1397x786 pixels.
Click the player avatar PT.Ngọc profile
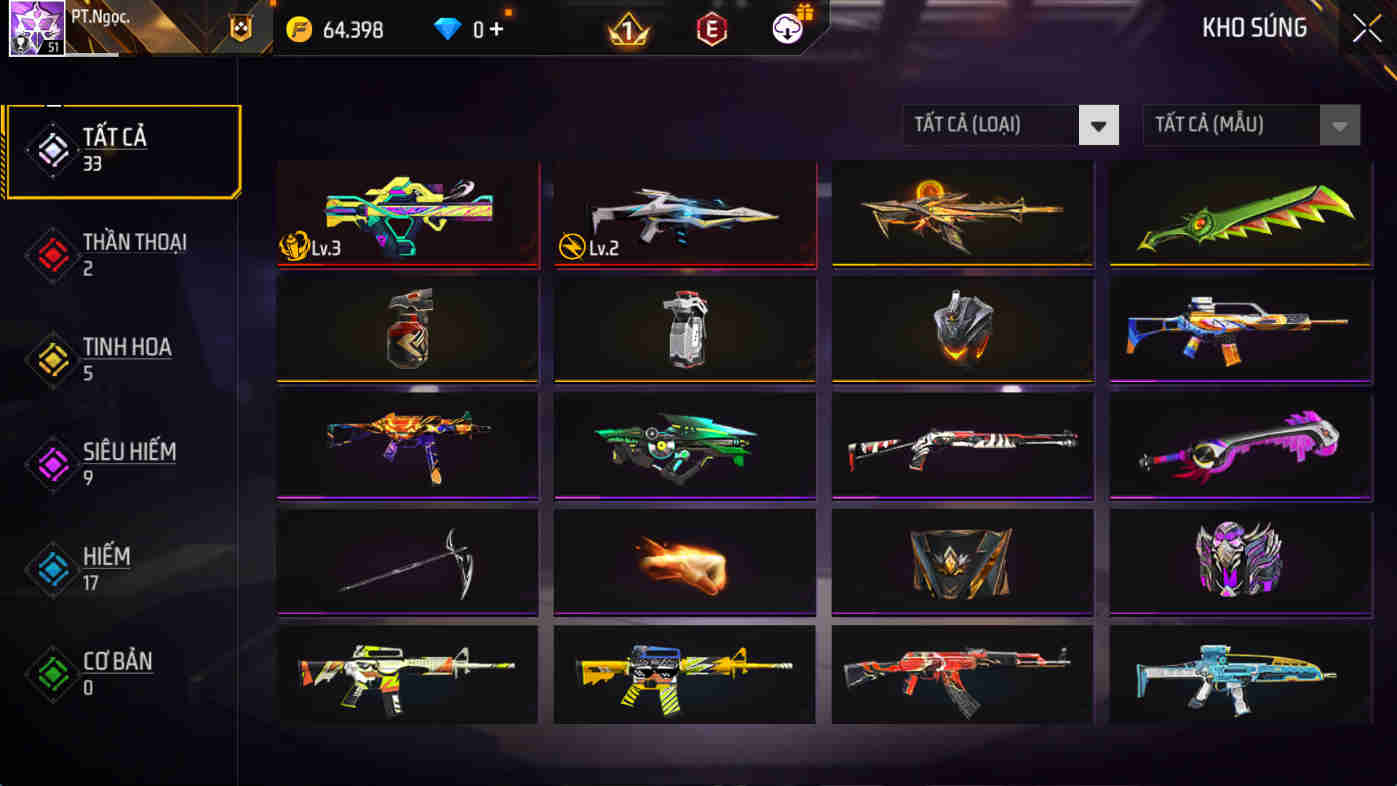pos(35,27)
